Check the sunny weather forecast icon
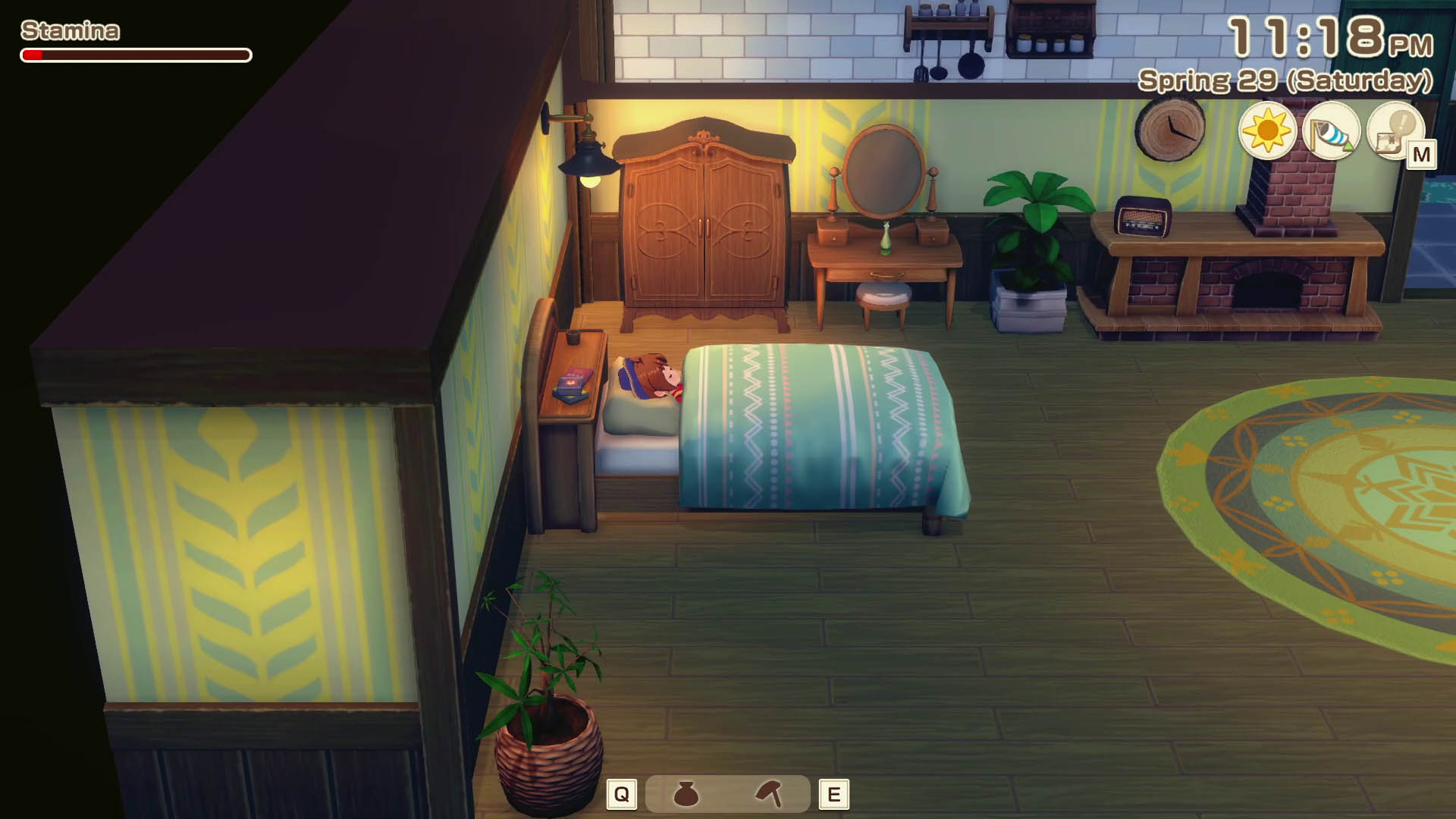 1266,130
